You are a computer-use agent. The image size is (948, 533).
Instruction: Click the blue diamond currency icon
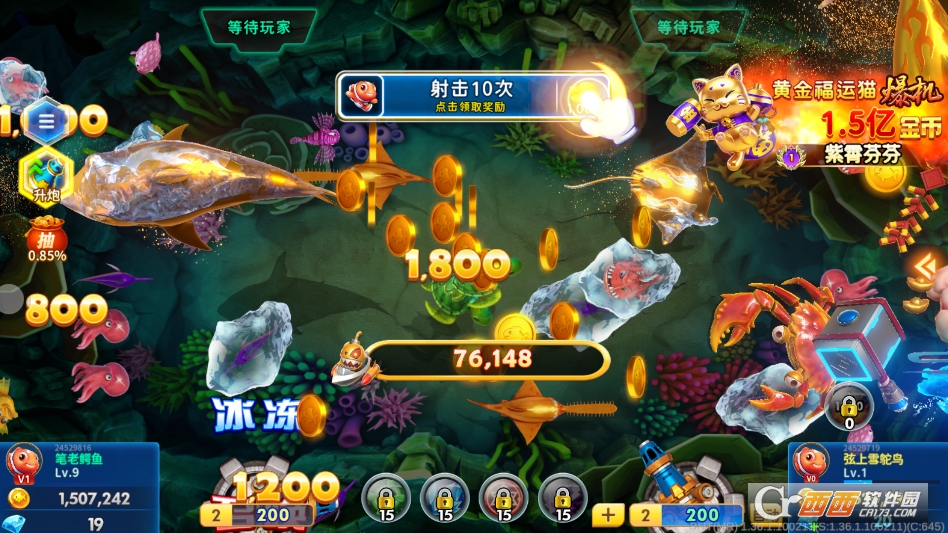point(16,523)
